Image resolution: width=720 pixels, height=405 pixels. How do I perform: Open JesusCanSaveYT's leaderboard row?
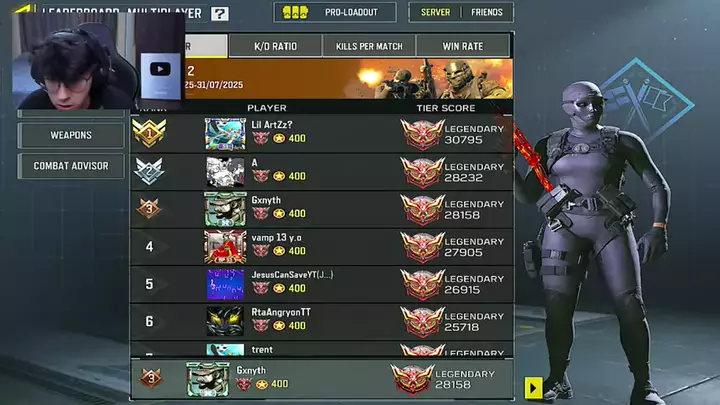click(320, 283)
